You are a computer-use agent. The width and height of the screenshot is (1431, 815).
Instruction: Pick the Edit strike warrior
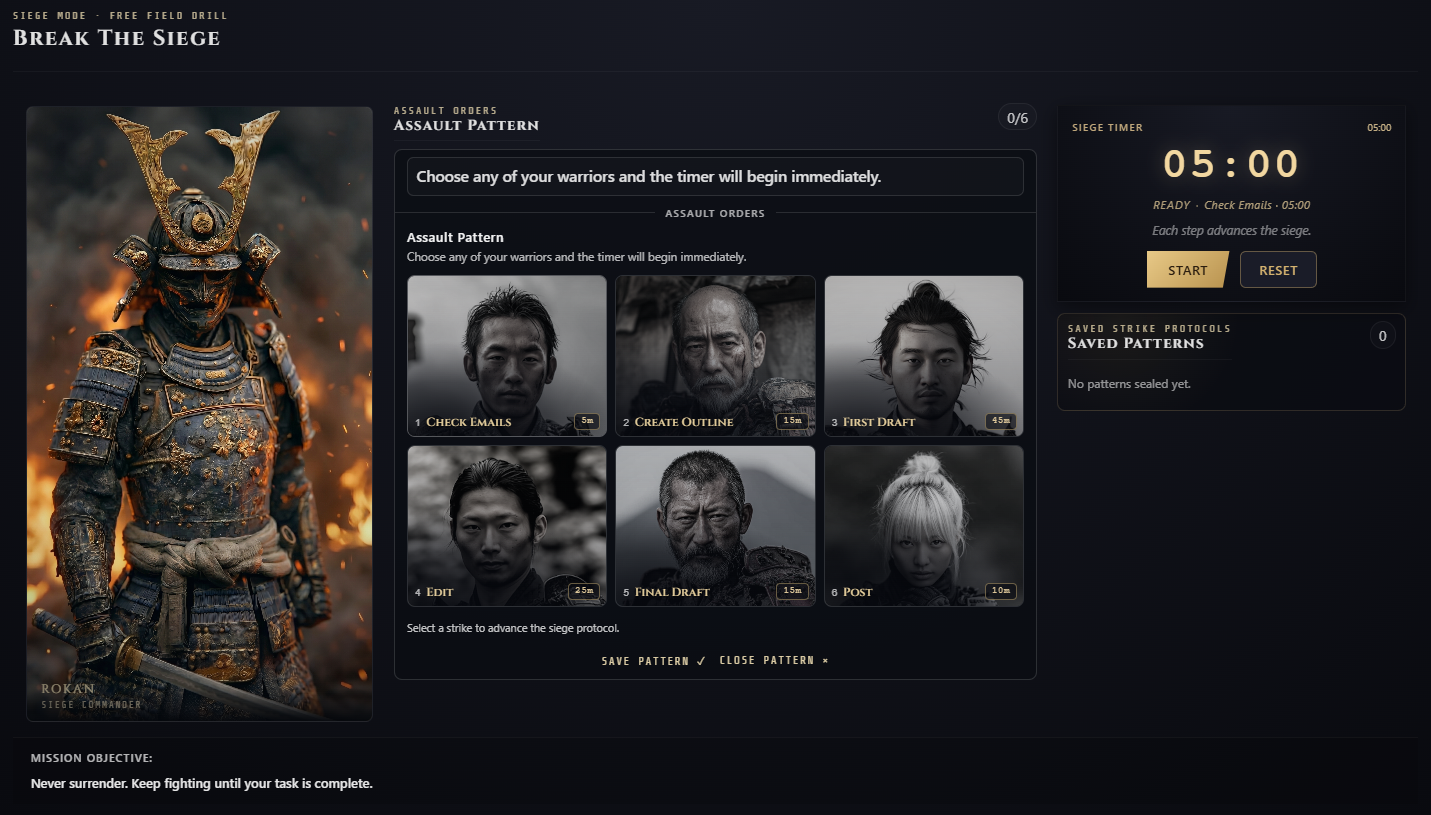pyautogui.click(x=507, y=525)
